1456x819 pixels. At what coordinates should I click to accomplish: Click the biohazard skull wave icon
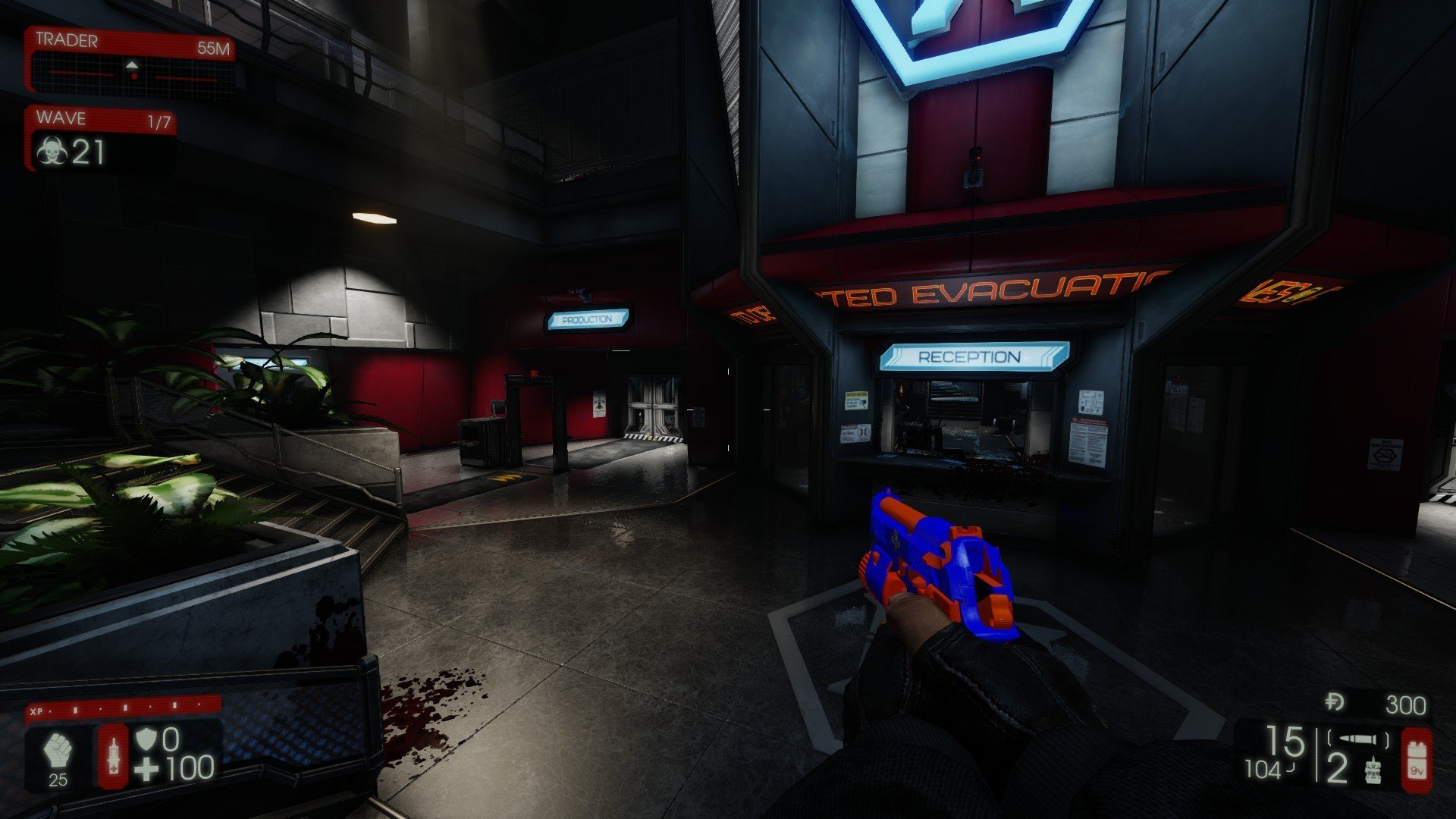point(52,152)
